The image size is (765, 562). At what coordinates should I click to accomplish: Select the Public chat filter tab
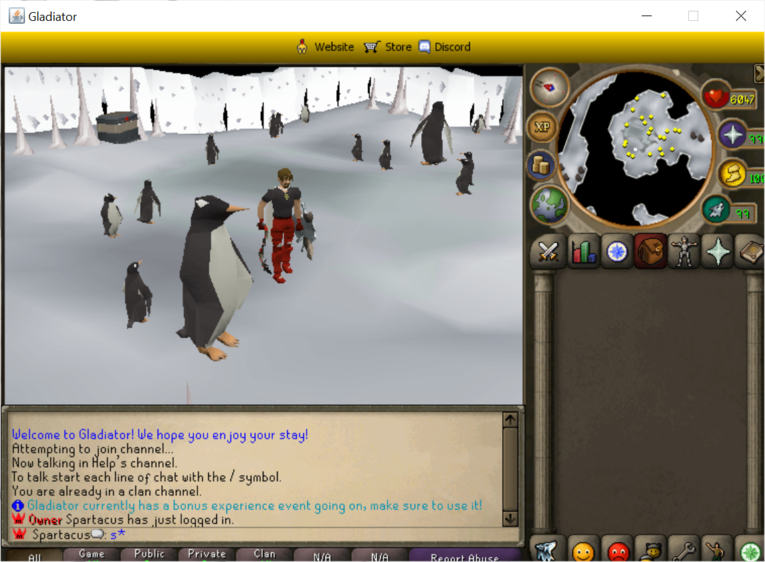click(x=149, y=554)
